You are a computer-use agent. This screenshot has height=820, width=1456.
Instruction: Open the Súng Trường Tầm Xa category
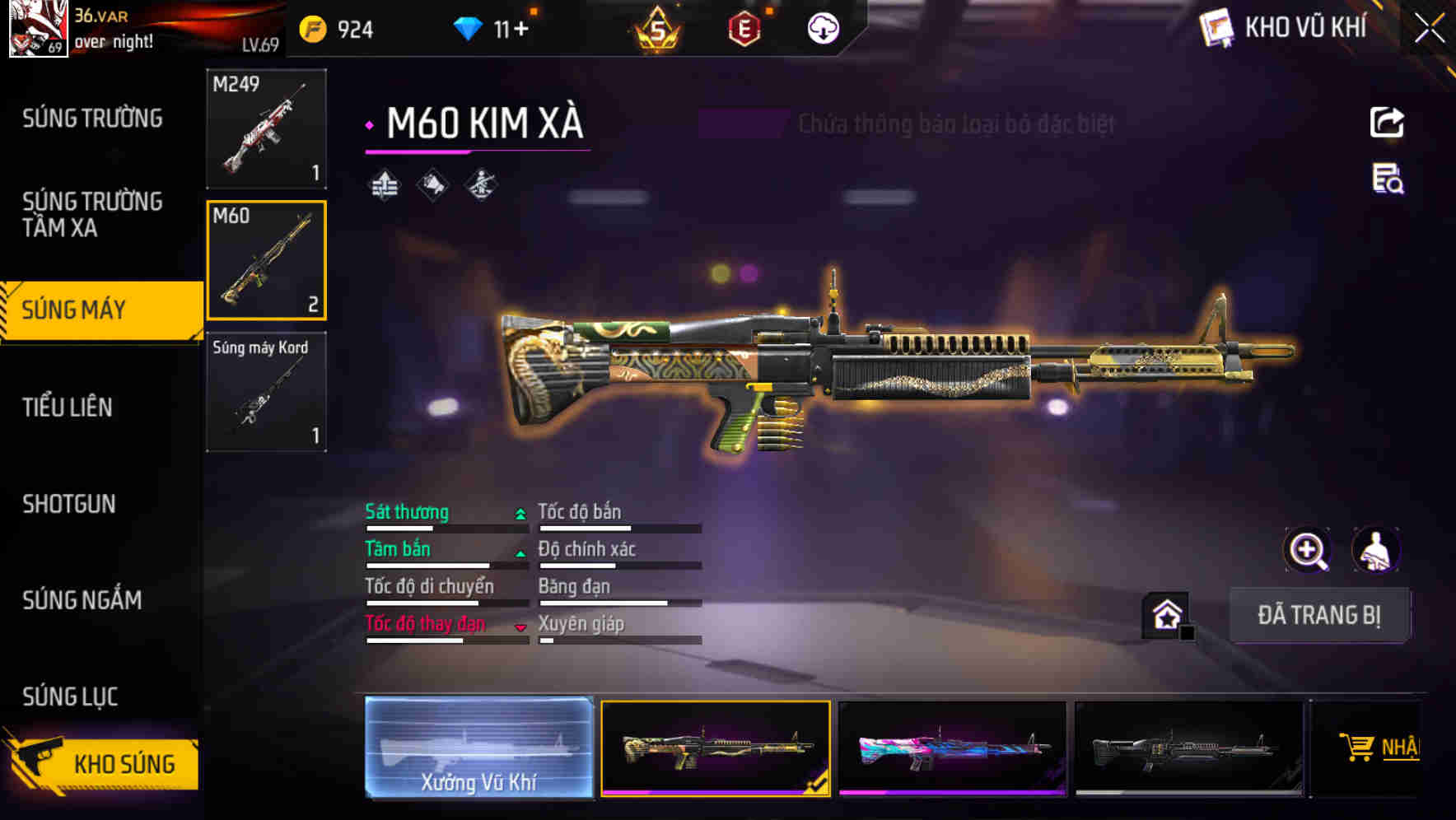tap(92, 214)
